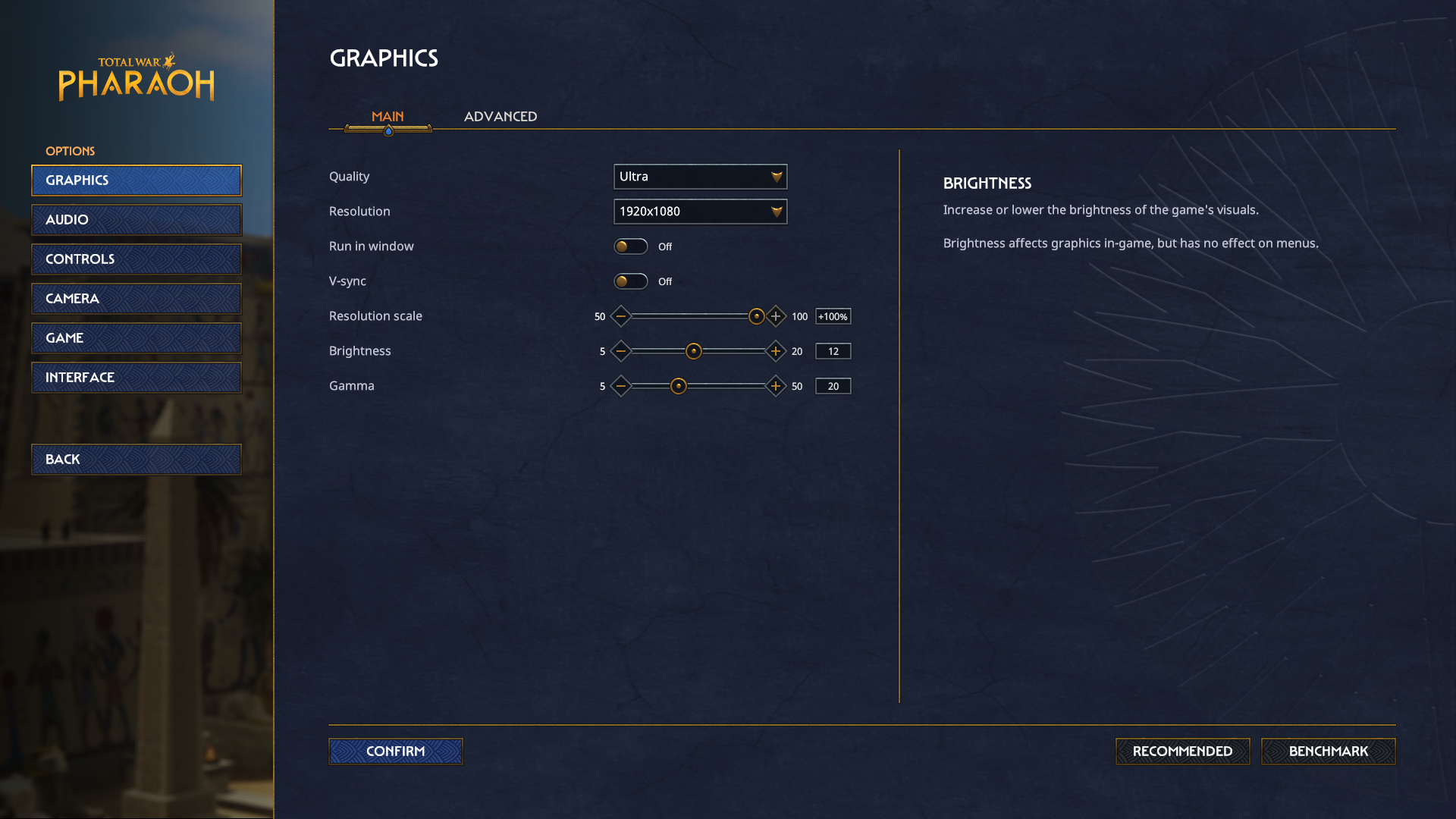Turn on V-sync toggle

pyautogui.click(x=631, y=281)
